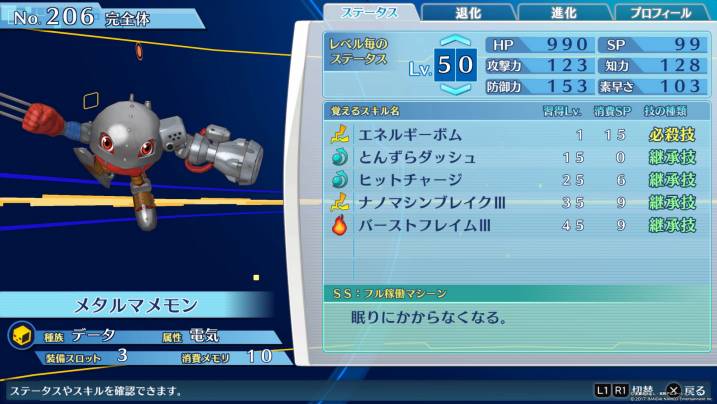Select the エネルギーボム skill row
Image resolution: width=717 pixels, height=404 pixels.
pyautogui.click(x=514, y=134)
